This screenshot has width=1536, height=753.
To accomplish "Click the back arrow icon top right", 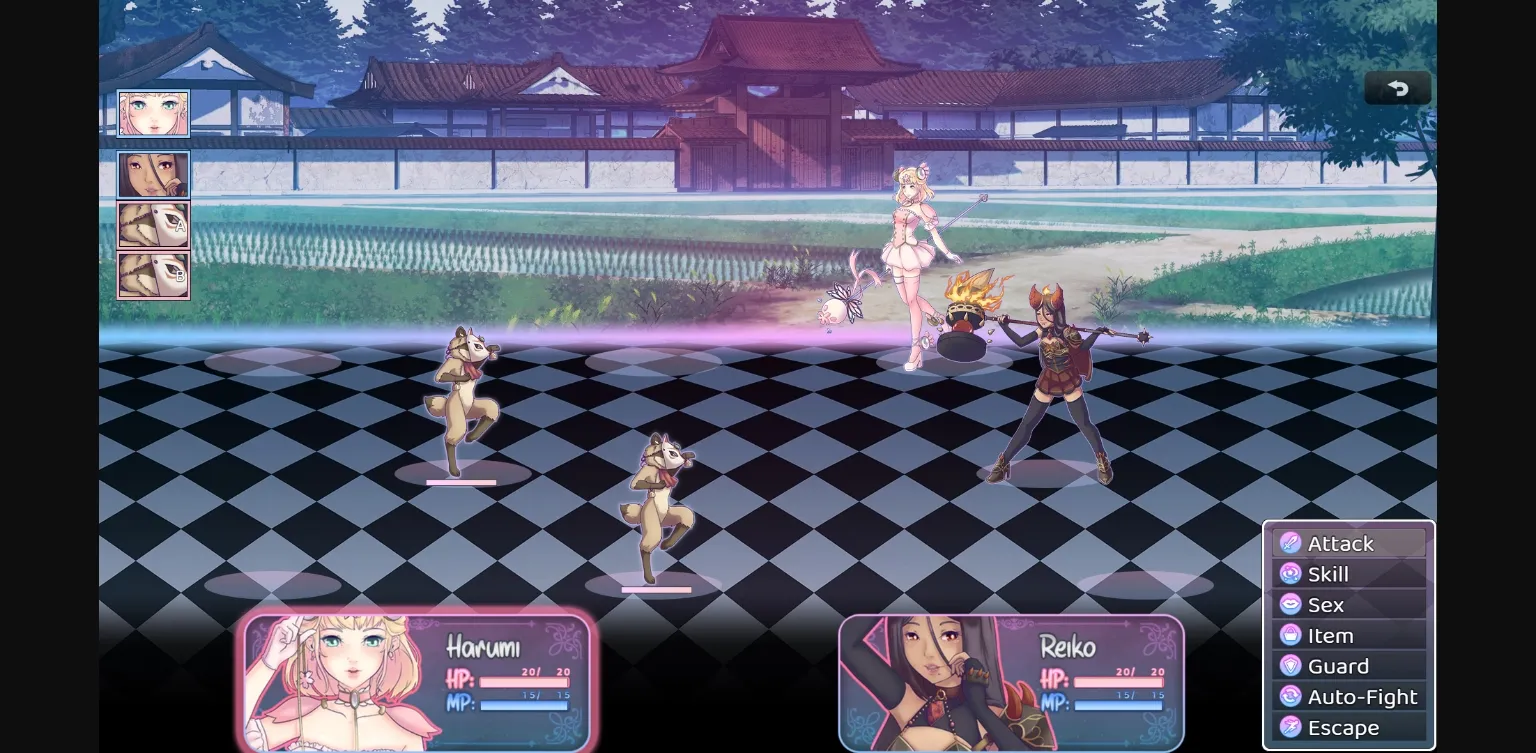I will [x=1397, y=87].
